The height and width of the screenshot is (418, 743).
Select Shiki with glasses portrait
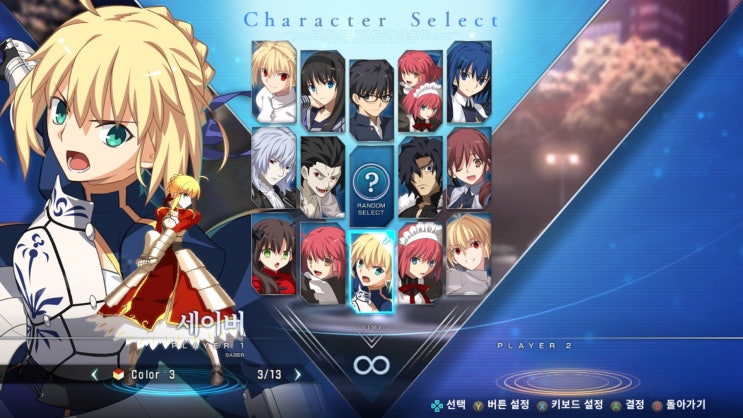371,99
